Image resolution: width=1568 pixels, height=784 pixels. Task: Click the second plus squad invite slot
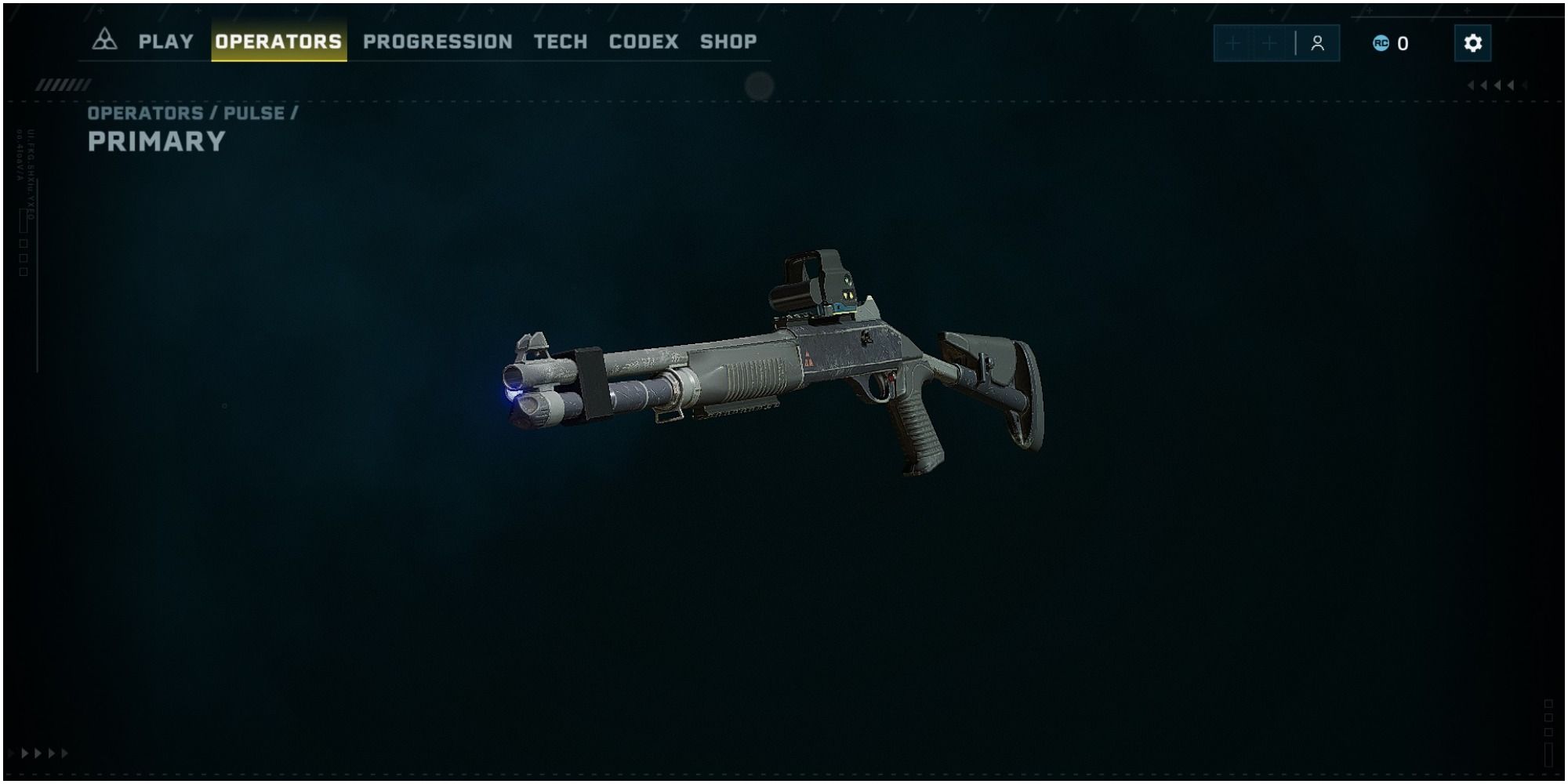pyautogui.click(x=1268, y=43)
